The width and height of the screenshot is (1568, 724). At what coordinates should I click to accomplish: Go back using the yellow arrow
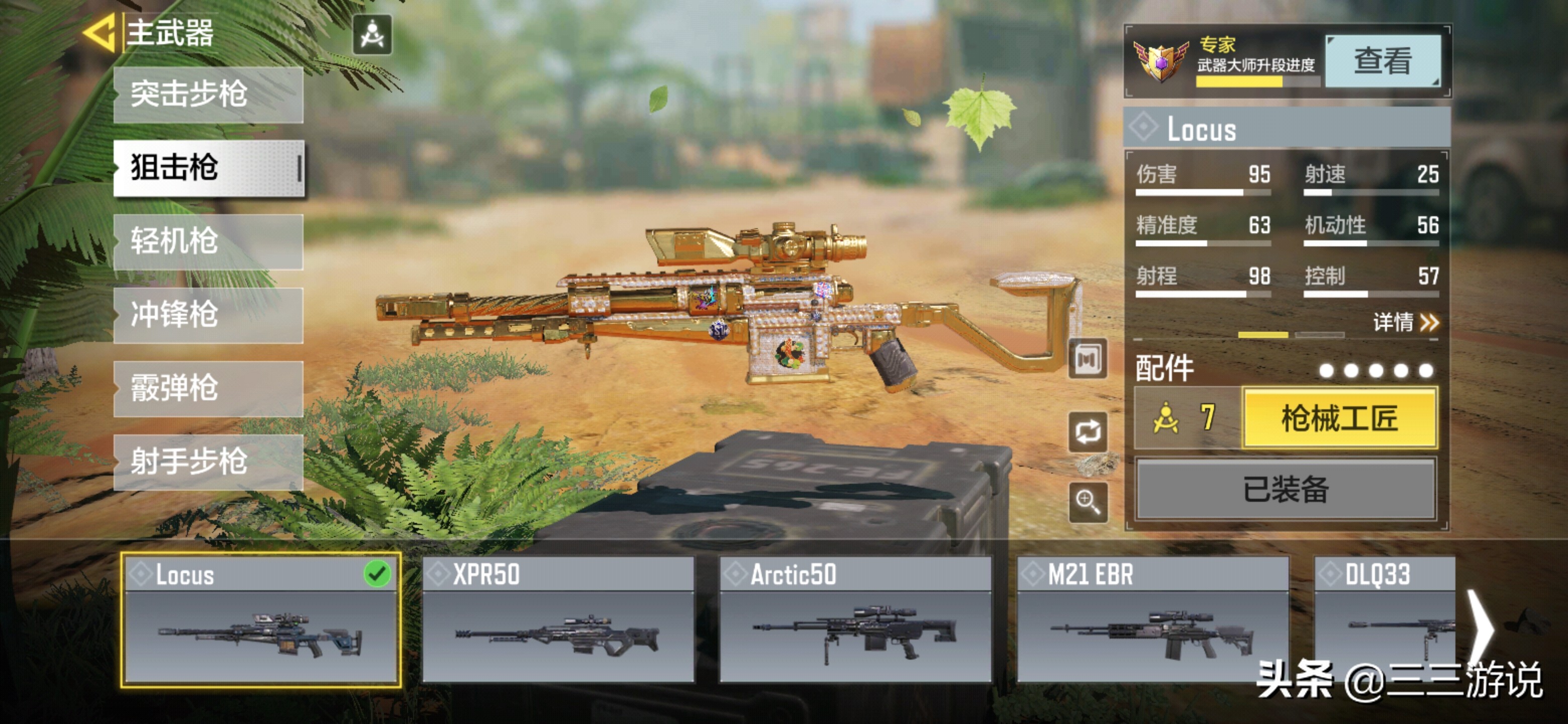(x=99, y=33)
